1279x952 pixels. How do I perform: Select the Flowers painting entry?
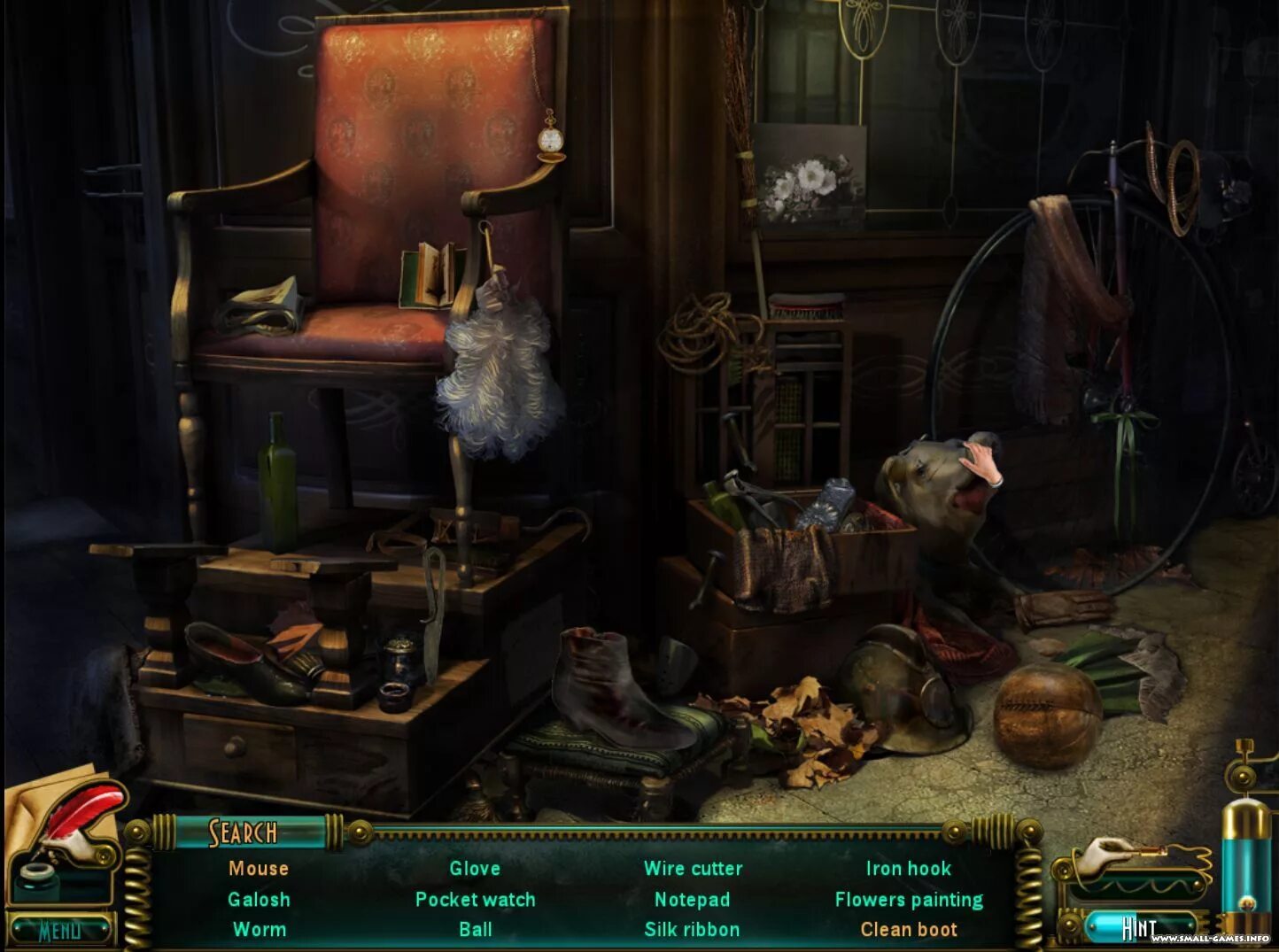point(909,900)
